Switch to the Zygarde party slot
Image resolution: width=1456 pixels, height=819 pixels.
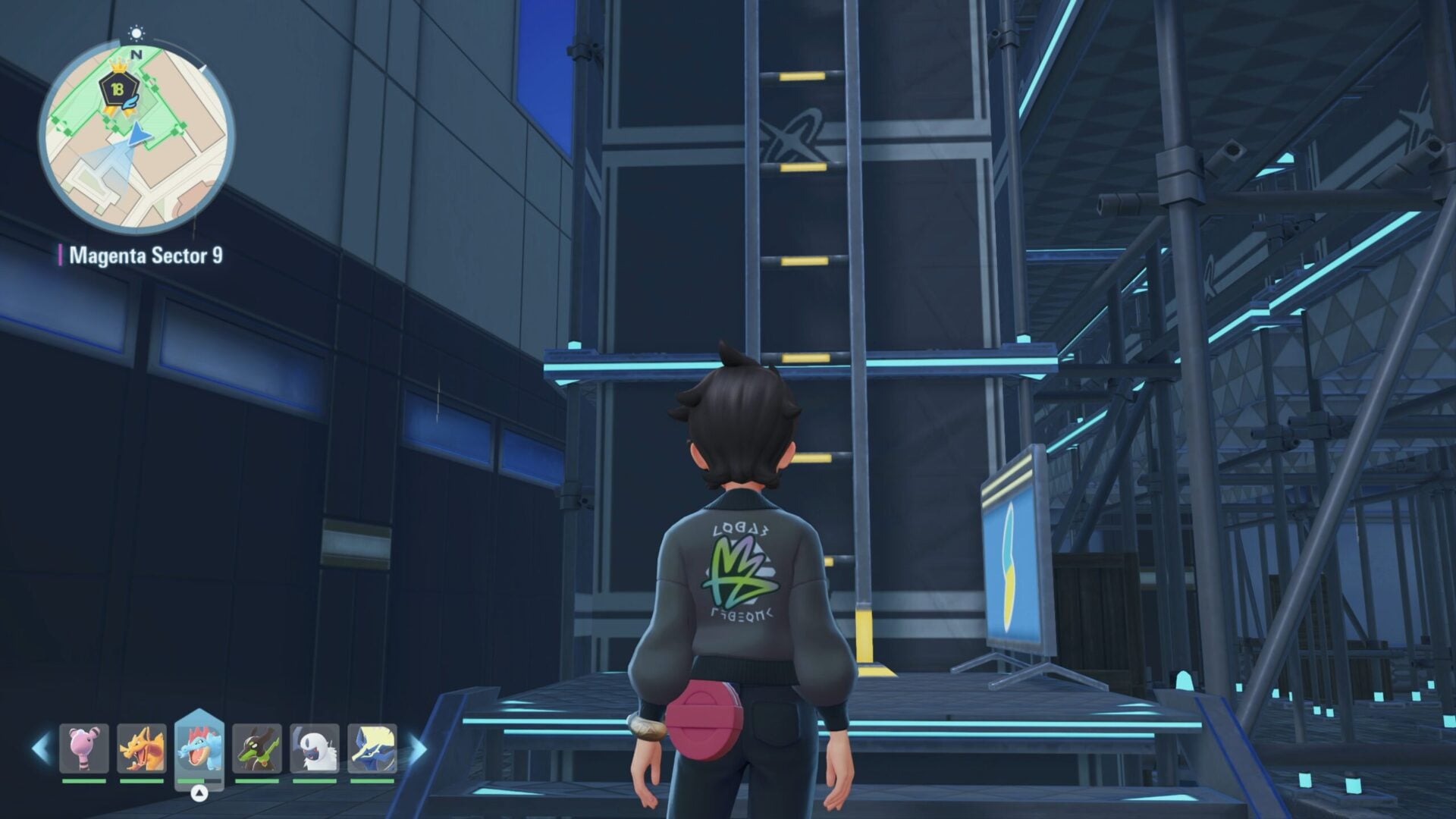point(257,748)
